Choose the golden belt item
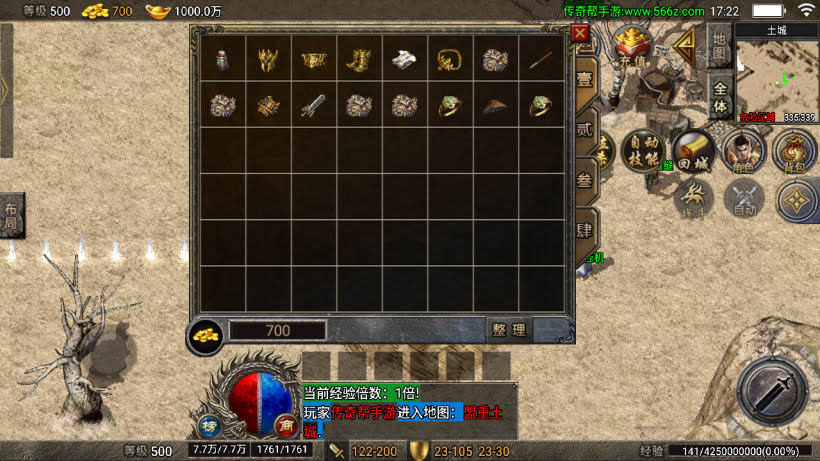The height and width of the screenshot is (461, 820). point(313,59)
